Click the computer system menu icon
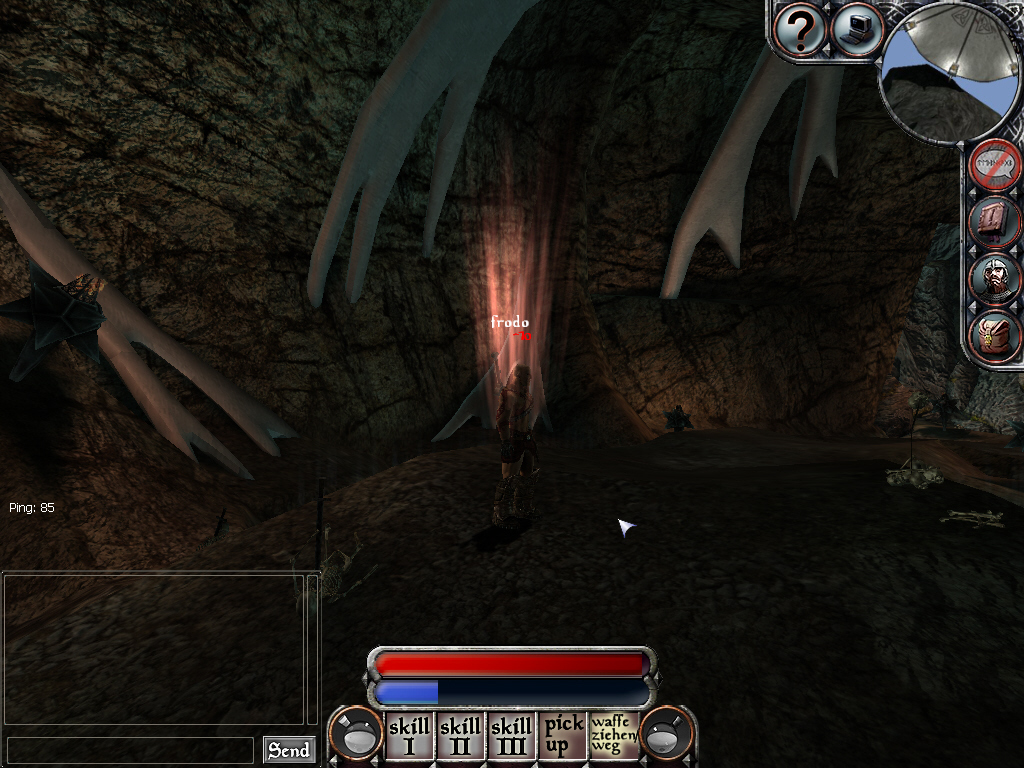Viewport: 1024px width, 768px height. point(856,29)
